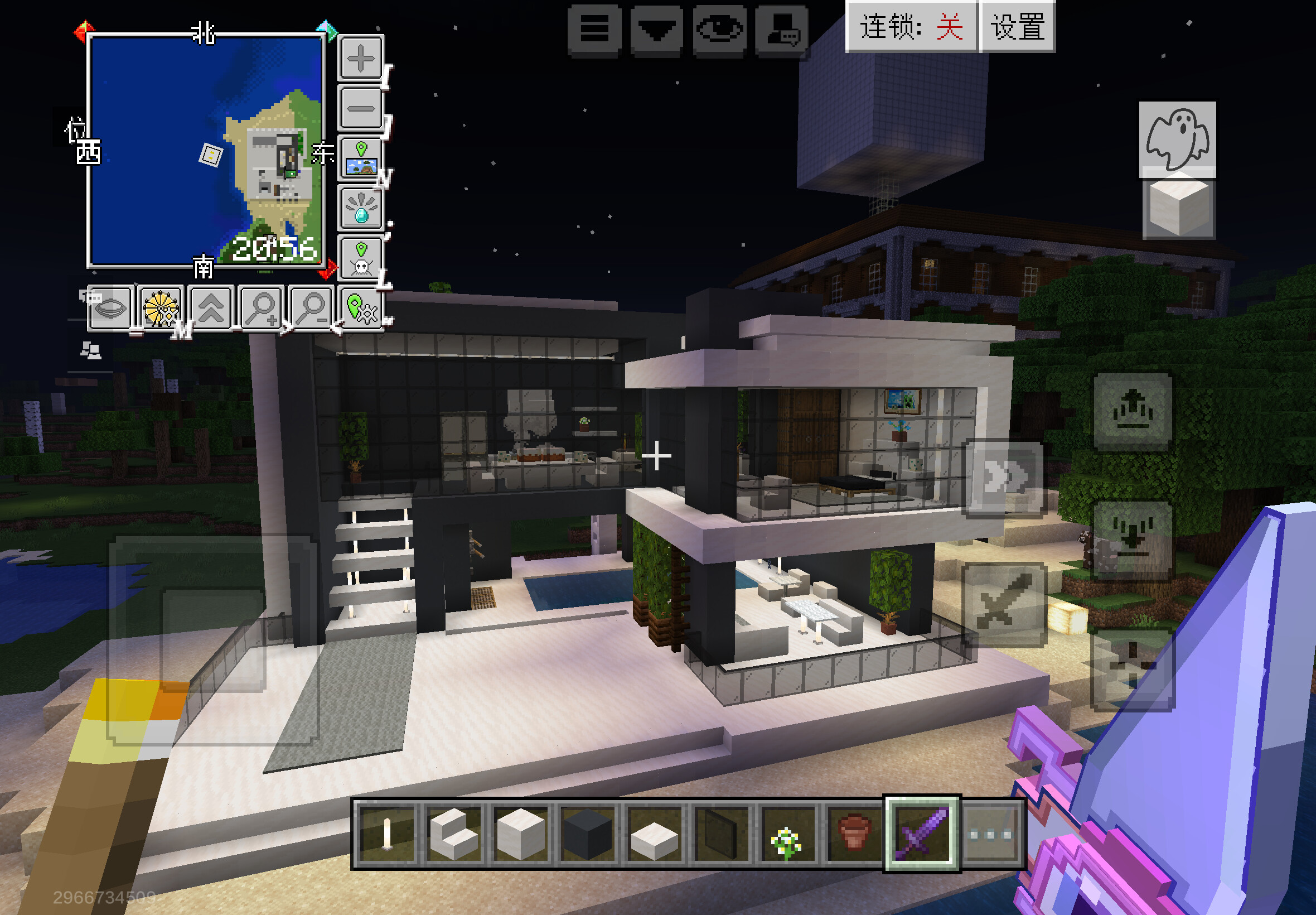The width and height of the screenshot is (1316, 915).
Task: Open the waypoint gear settings button
Action: [361, 309]
